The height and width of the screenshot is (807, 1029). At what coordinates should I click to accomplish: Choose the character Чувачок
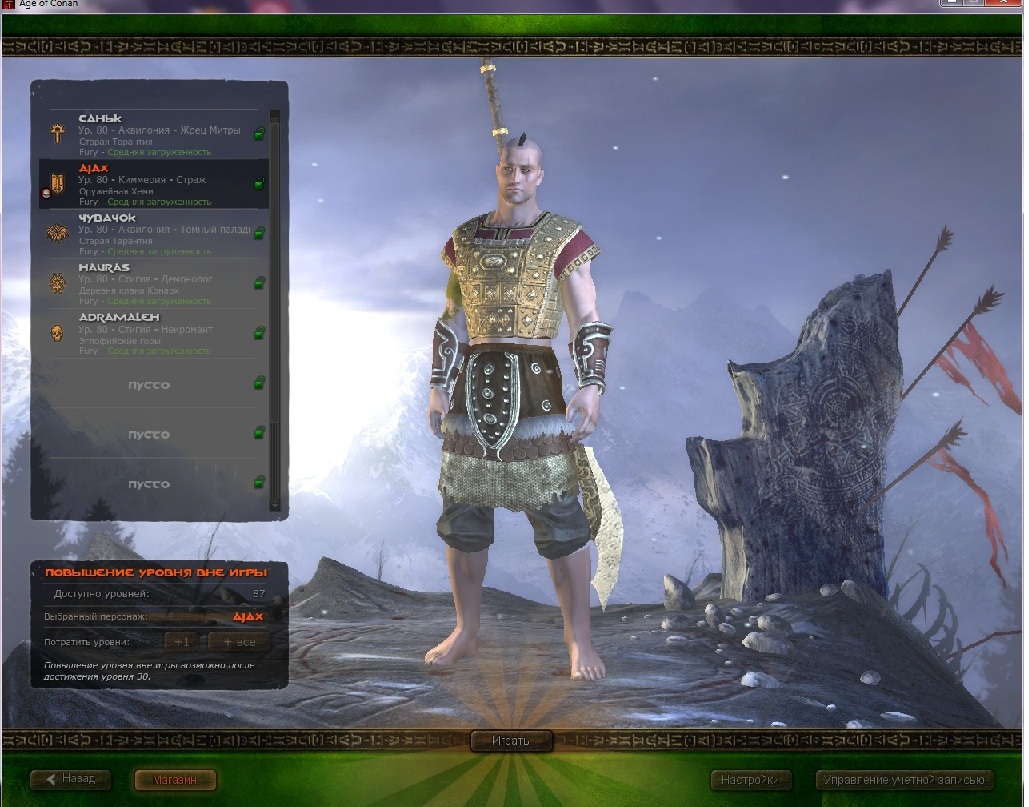150,233
